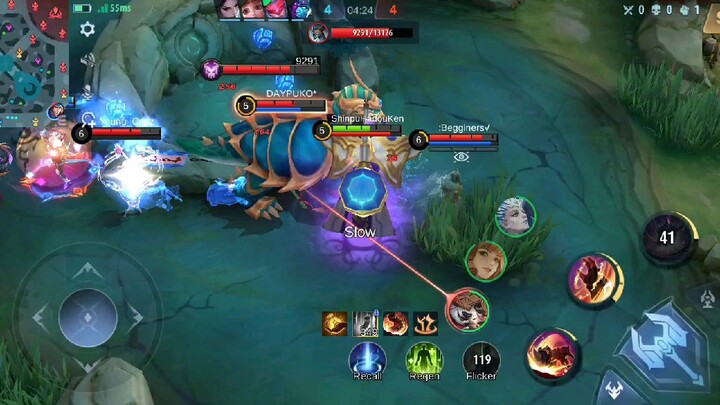Cast the fiery fist skill
Image resolution: width=720 pixels, height=405 pixels.
(595, 277)
